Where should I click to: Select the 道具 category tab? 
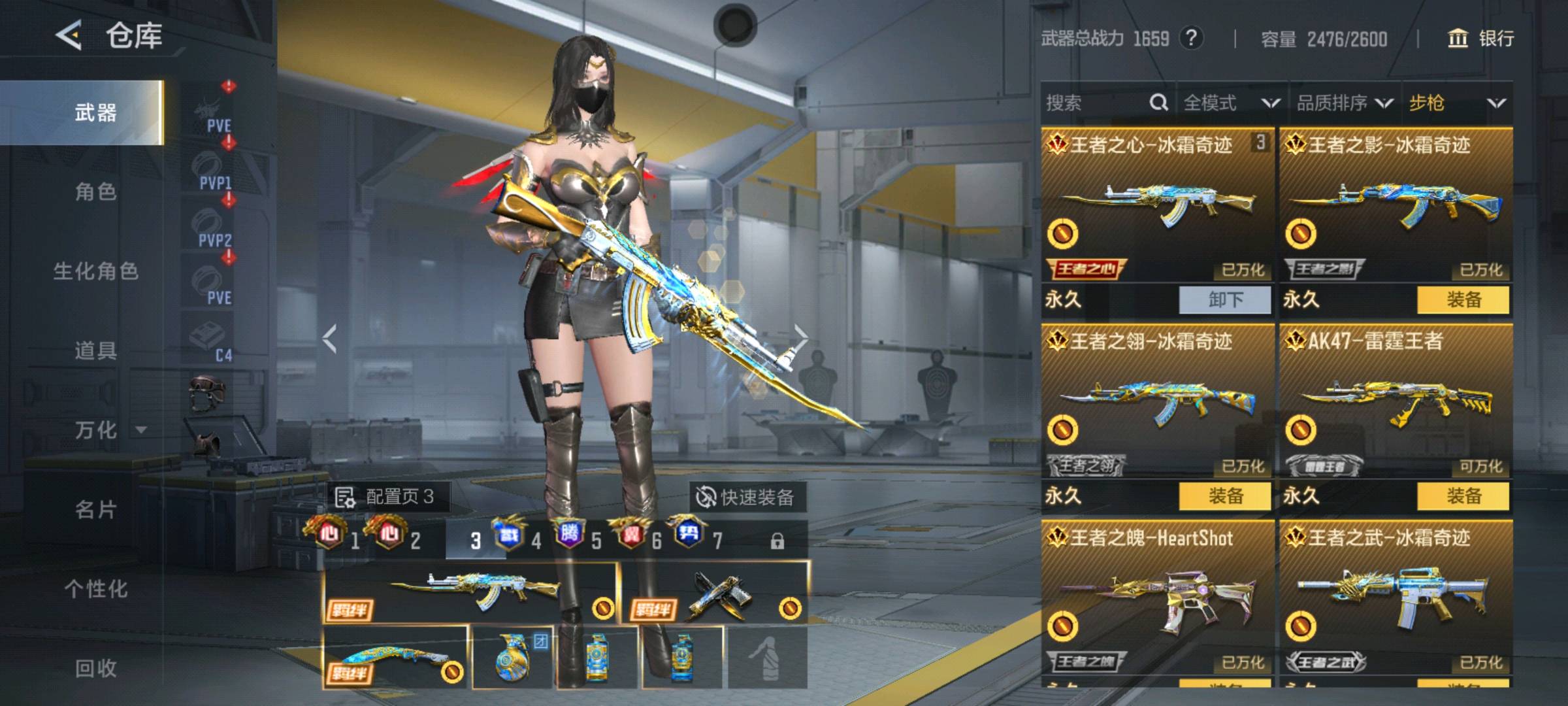[95, 351]
